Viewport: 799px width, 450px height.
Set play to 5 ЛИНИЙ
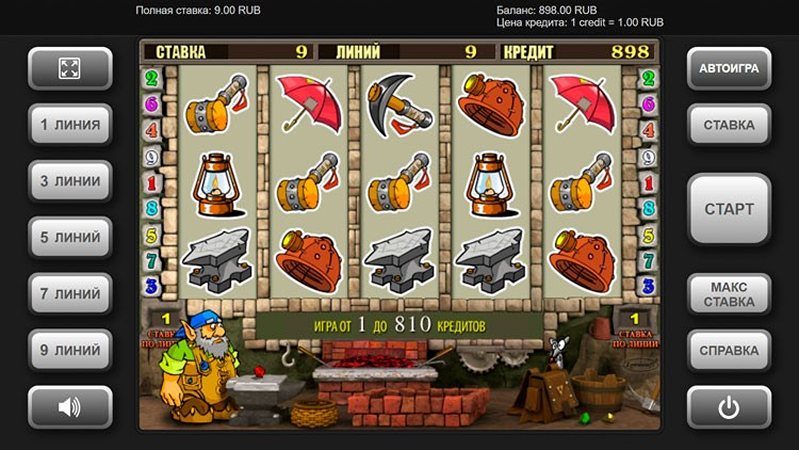[69, 238]
